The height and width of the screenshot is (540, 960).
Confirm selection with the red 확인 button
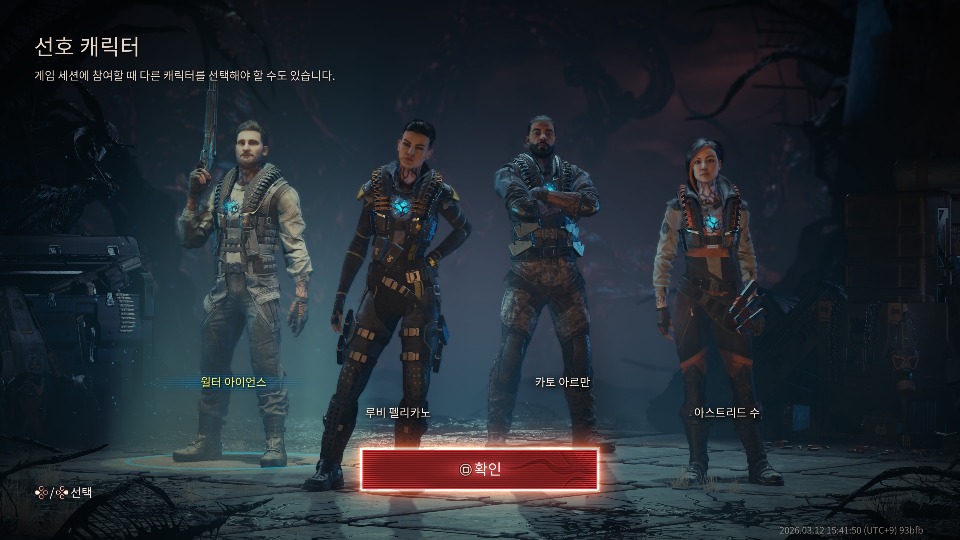(479, 469)
